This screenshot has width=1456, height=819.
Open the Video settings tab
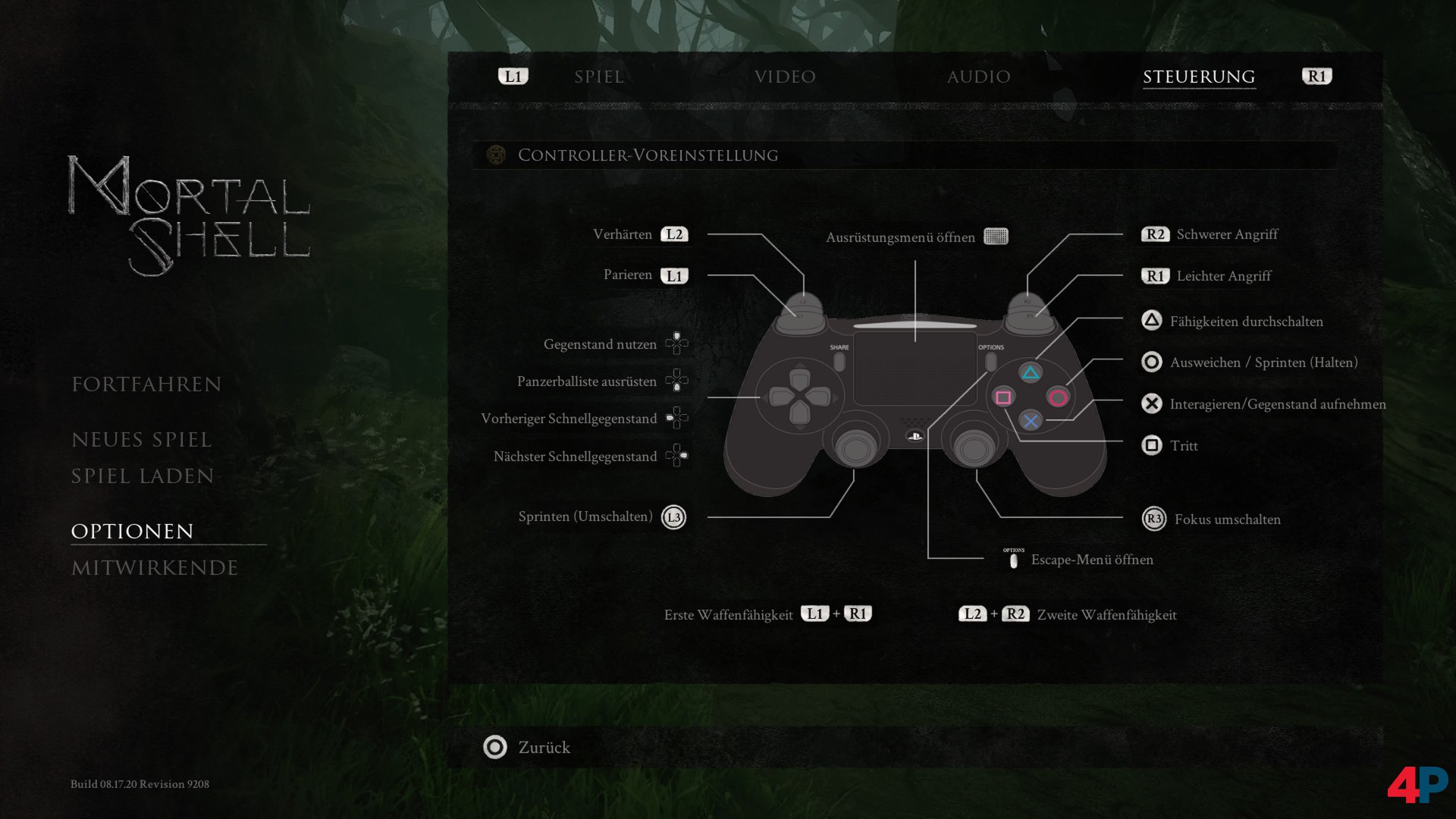click(x=785, y=77)
